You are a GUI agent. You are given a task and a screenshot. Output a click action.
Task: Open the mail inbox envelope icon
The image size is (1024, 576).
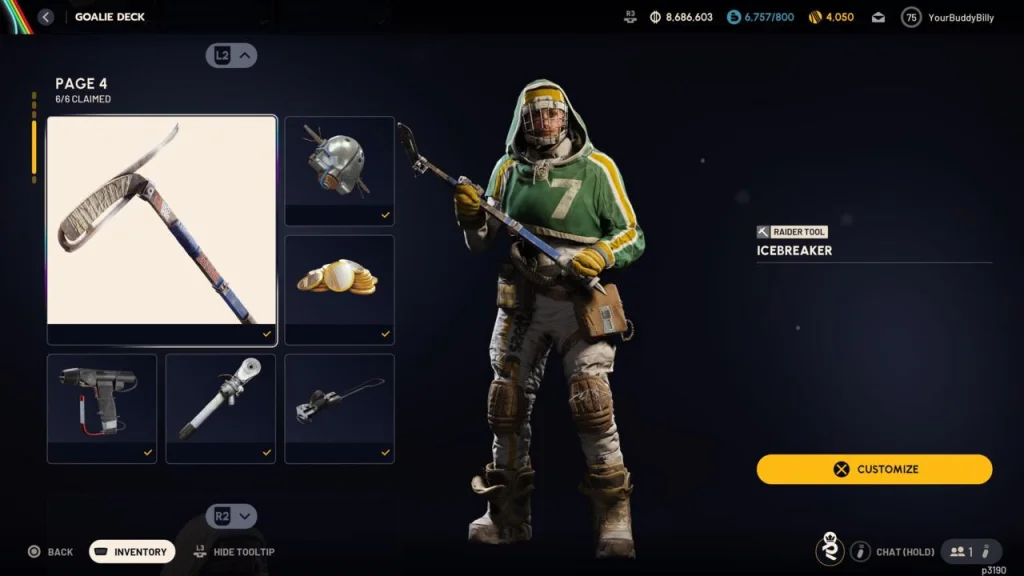click(x=878, y=17)
